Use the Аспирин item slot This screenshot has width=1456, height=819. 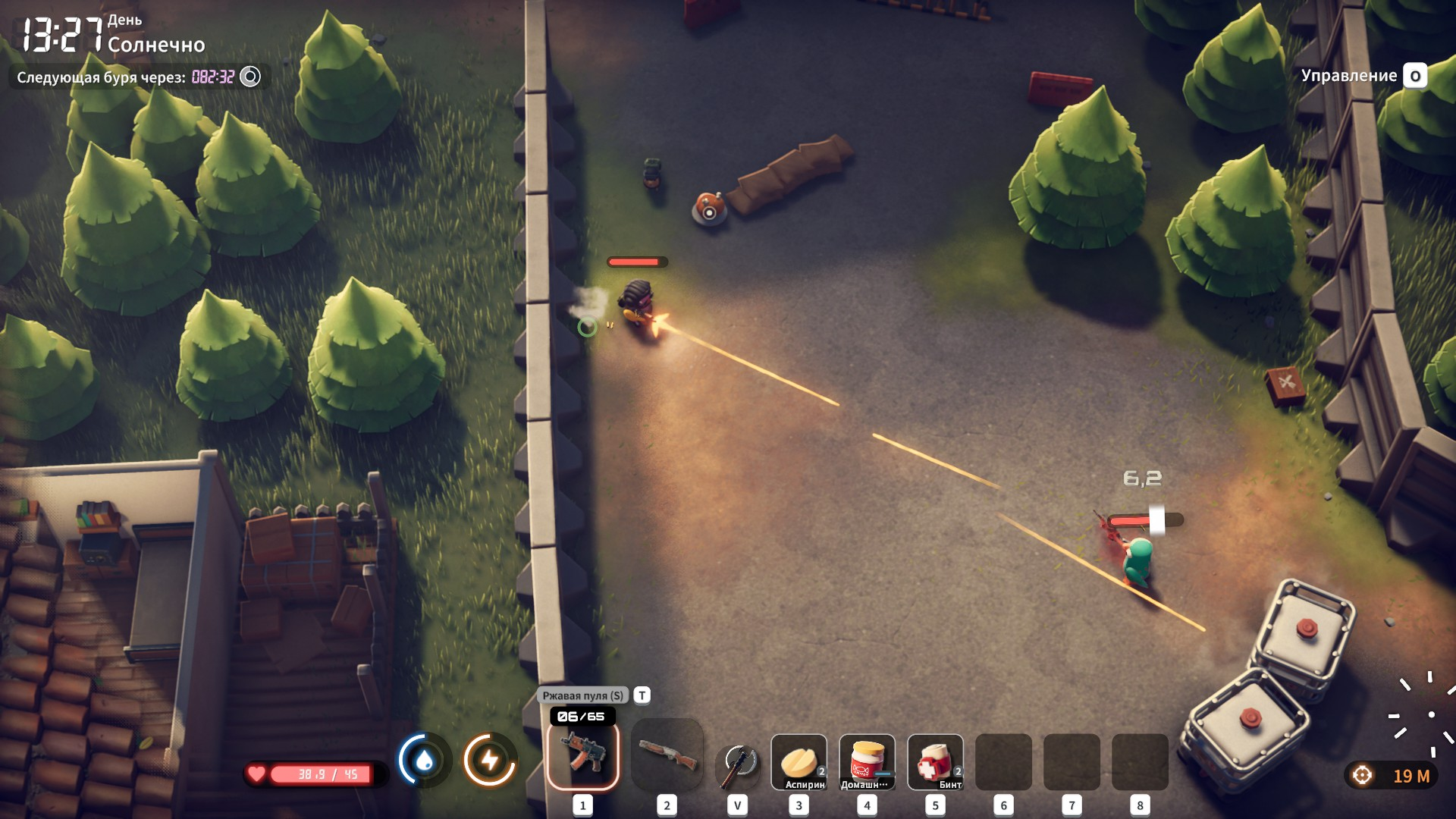click(799, 761)
